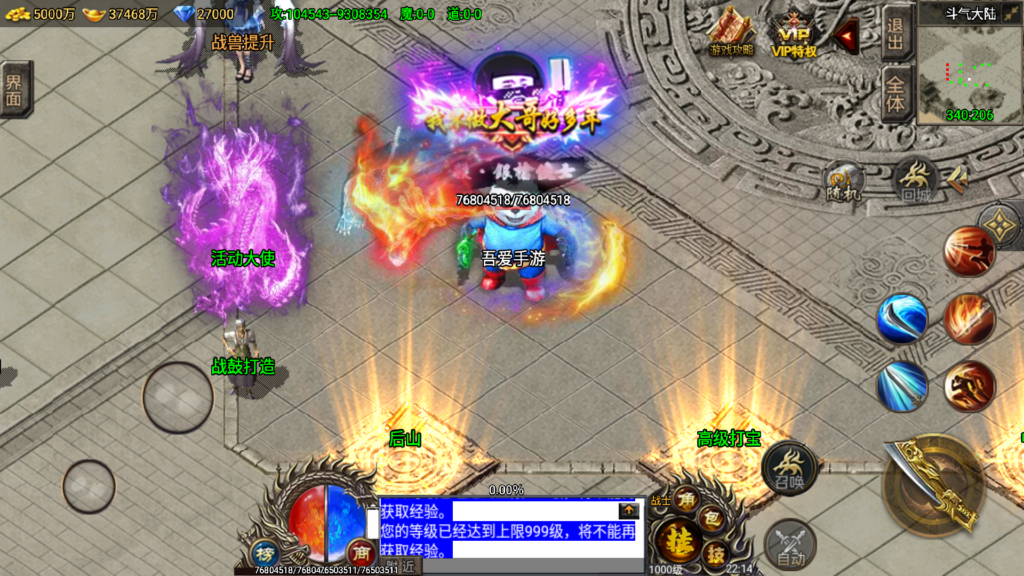Open the 角 character sheet button
The width and height of the screenshot is (1024, 576).
tap(686, 500)
